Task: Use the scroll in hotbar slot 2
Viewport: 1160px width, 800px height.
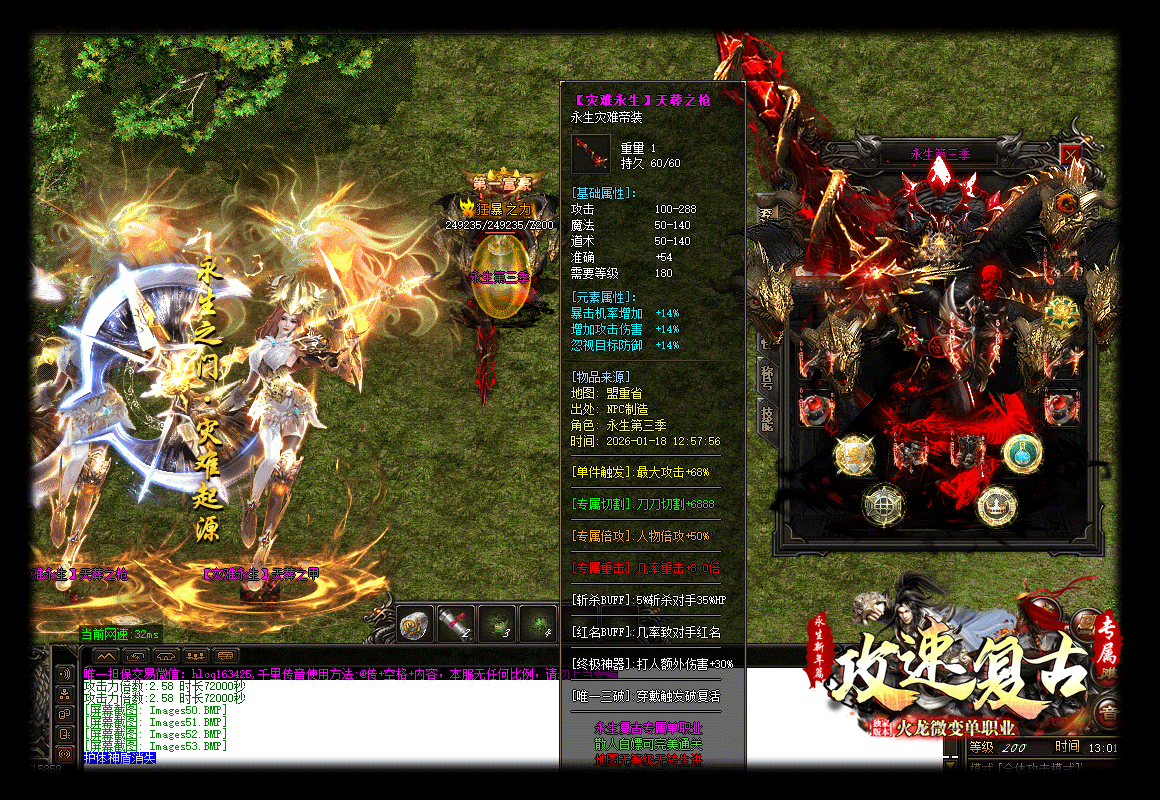Action: 456,624
